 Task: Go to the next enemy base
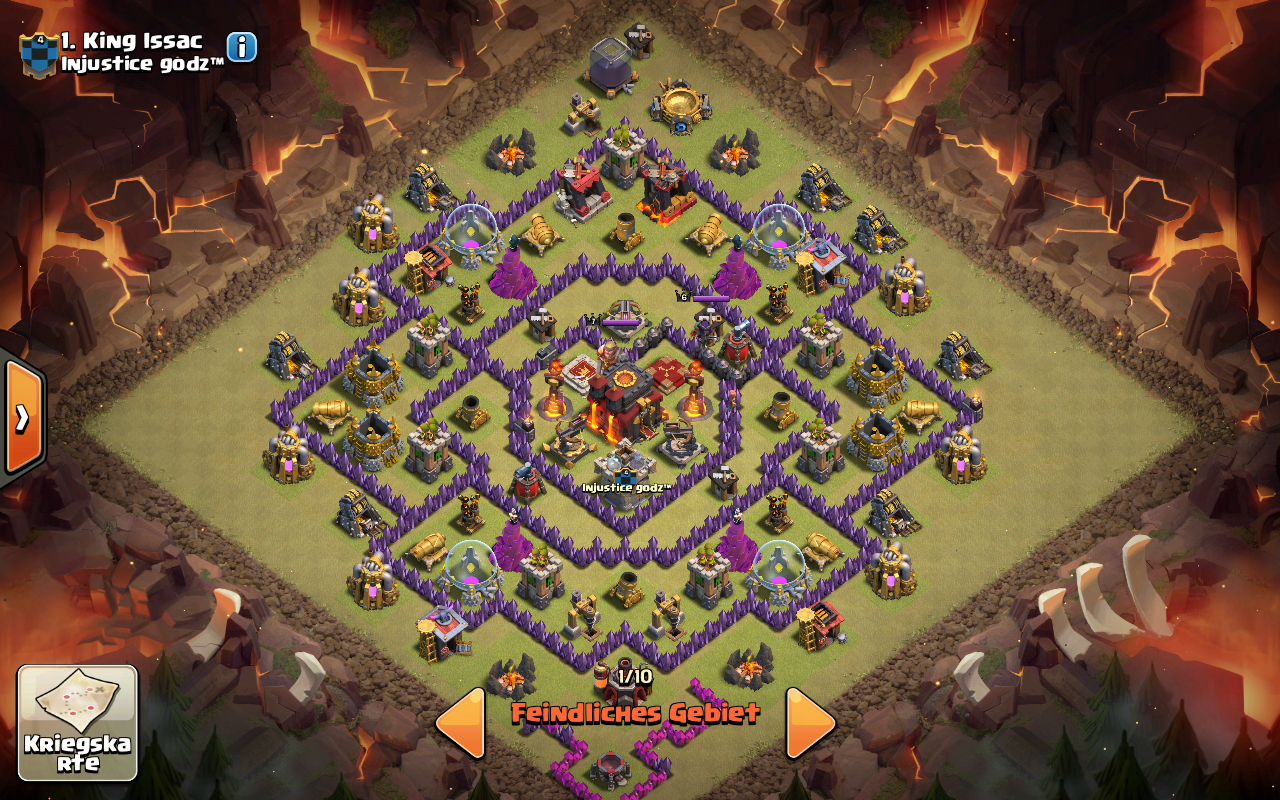(810, 722)
